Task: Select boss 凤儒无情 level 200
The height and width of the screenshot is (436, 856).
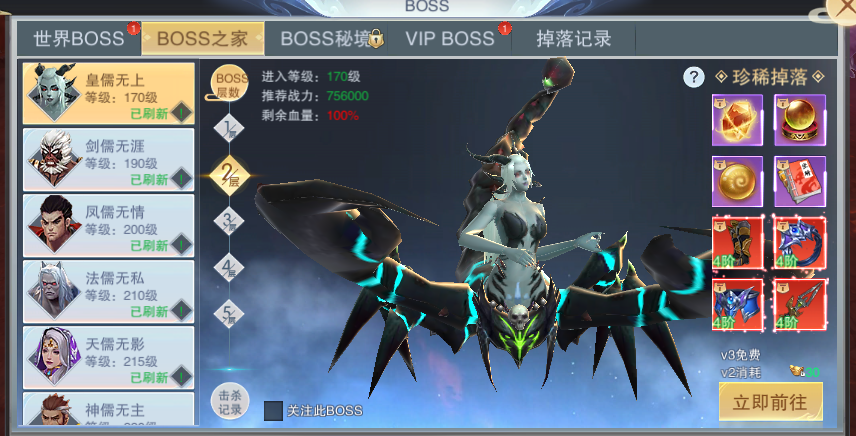Action: coord(108,225)
